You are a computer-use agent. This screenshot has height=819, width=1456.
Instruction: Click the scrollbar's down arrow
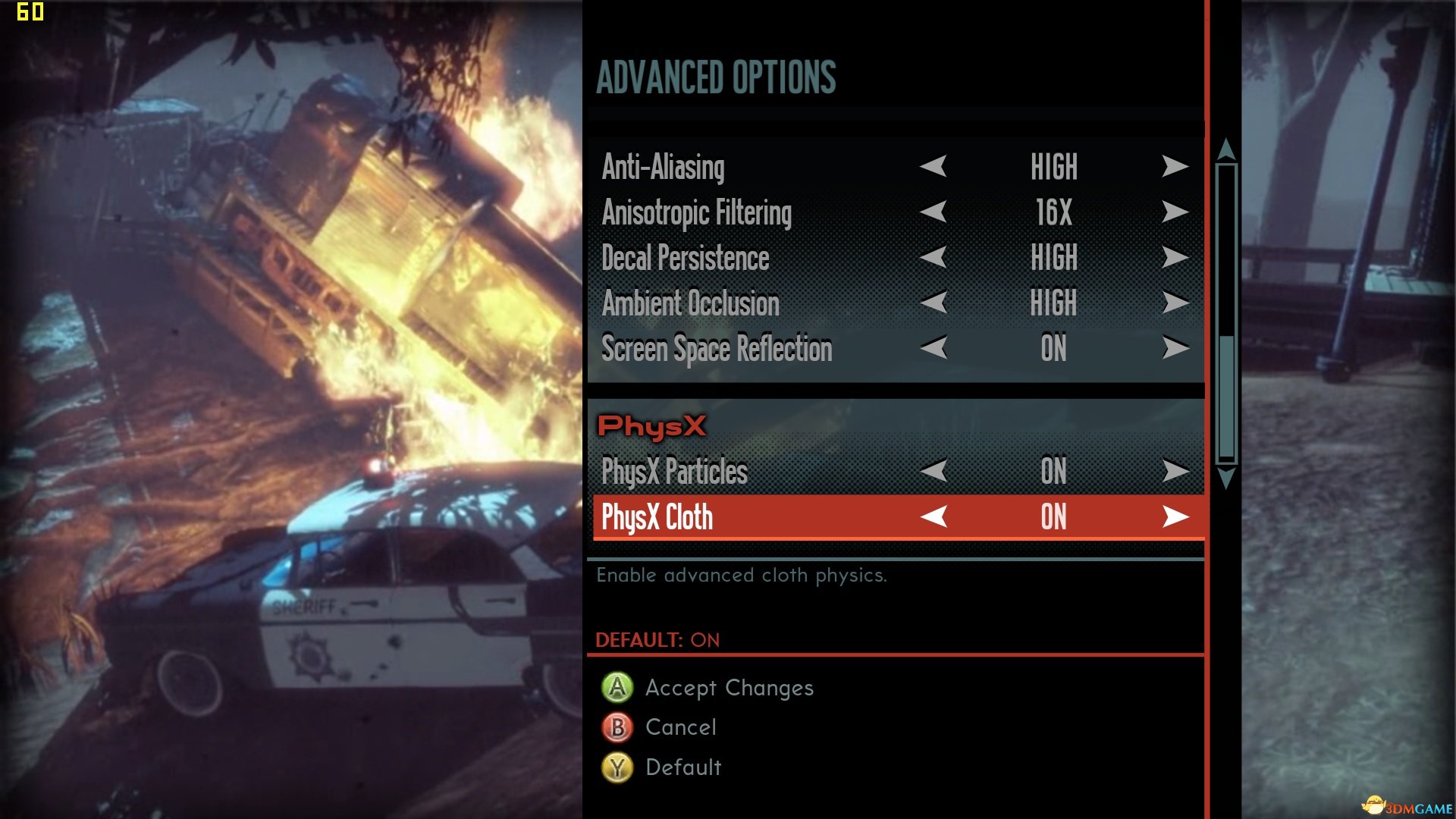pyautogui.click(x=1226, y=478)
